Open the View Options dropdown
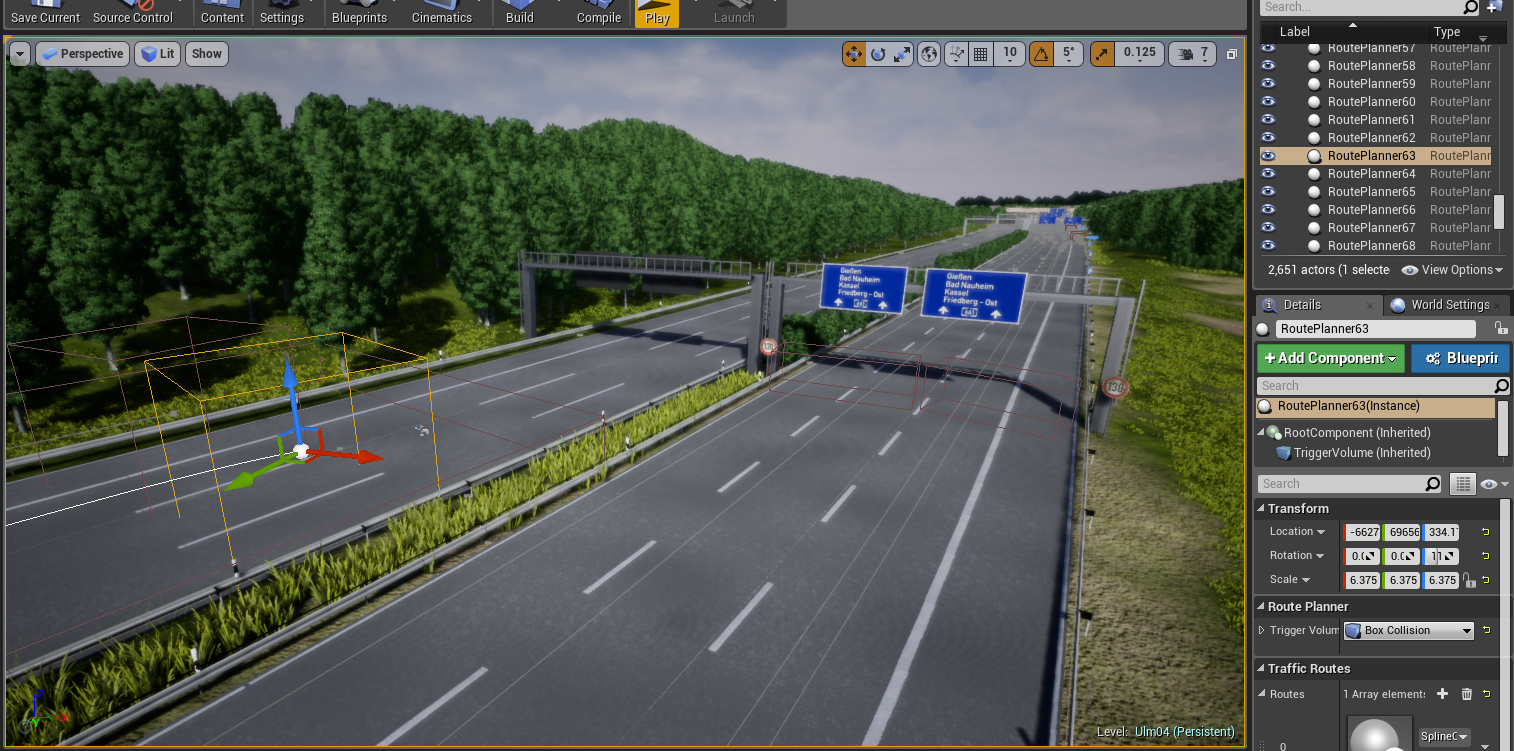Viewport: 1514px width, 751px height. pyautogui.click(x=1452, y=269)
